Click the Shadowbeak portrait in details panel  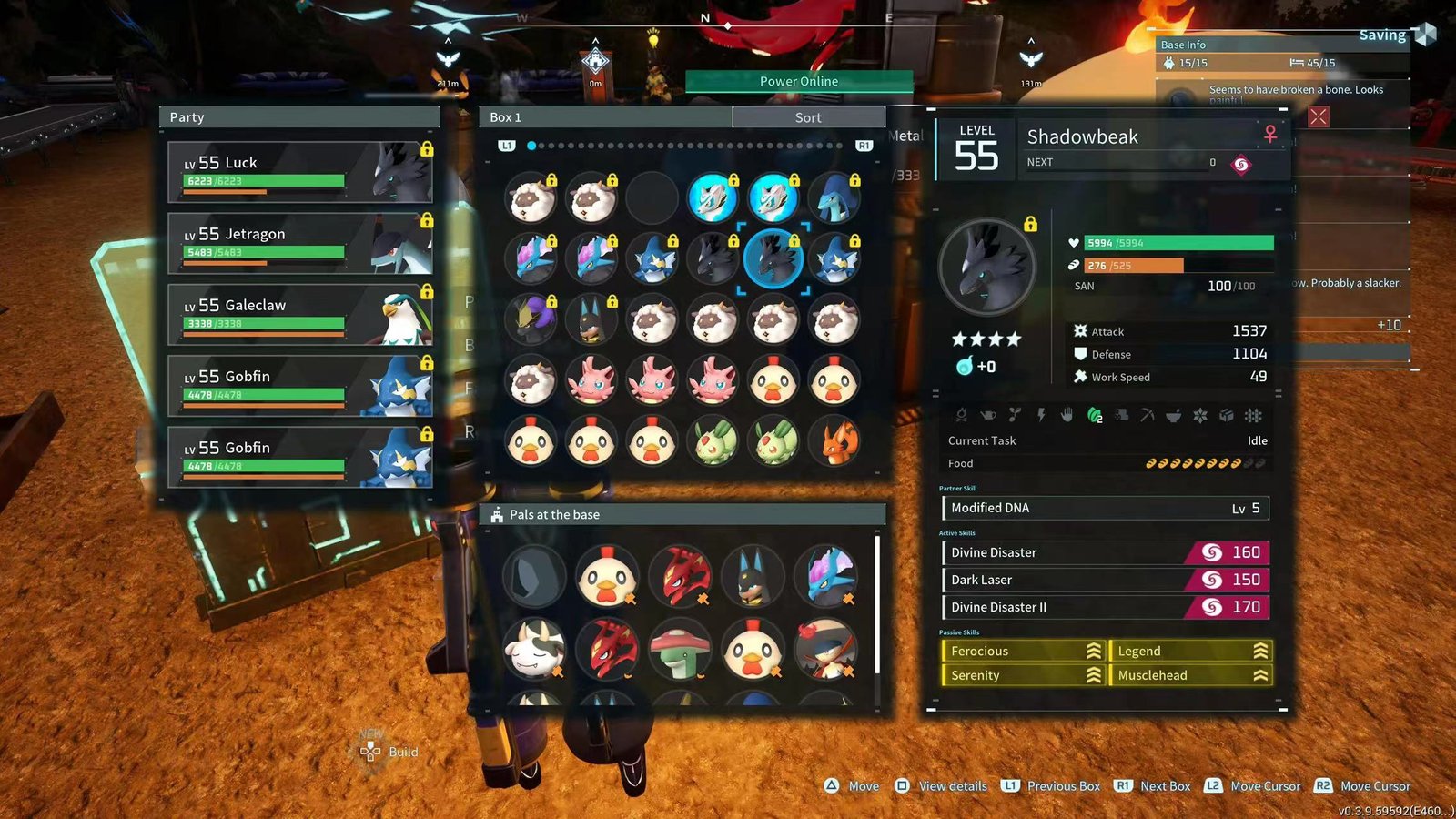click(x=987, y=267)
